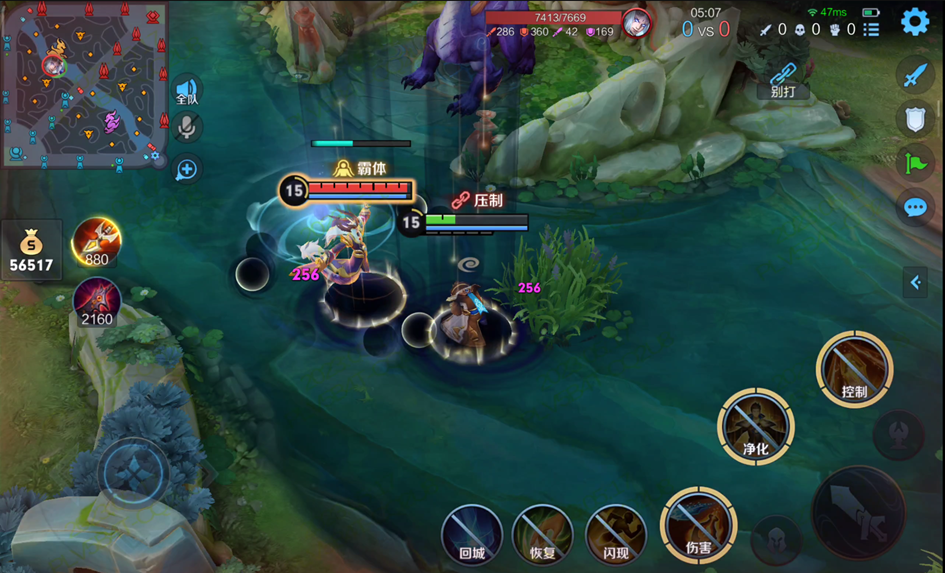Viewport: 945px width, 573px height.
Task: Hit the basic attack sword button
Action: coord(857,512)
